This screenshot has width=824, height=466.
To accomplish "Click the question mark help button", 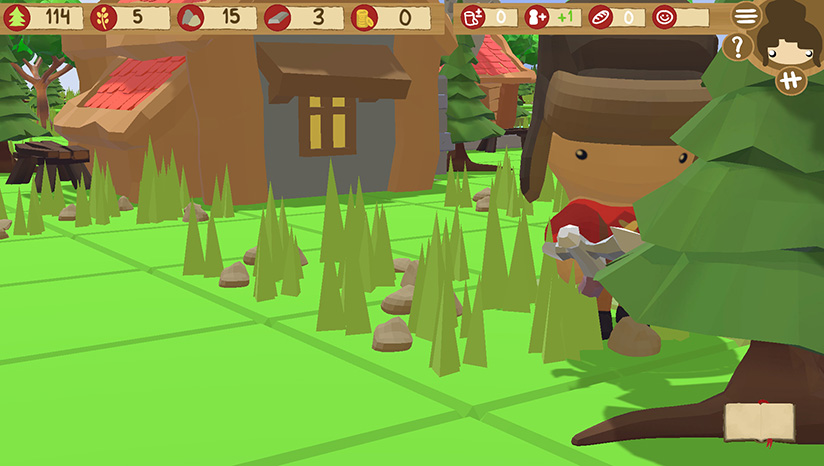I will point(737,47).
